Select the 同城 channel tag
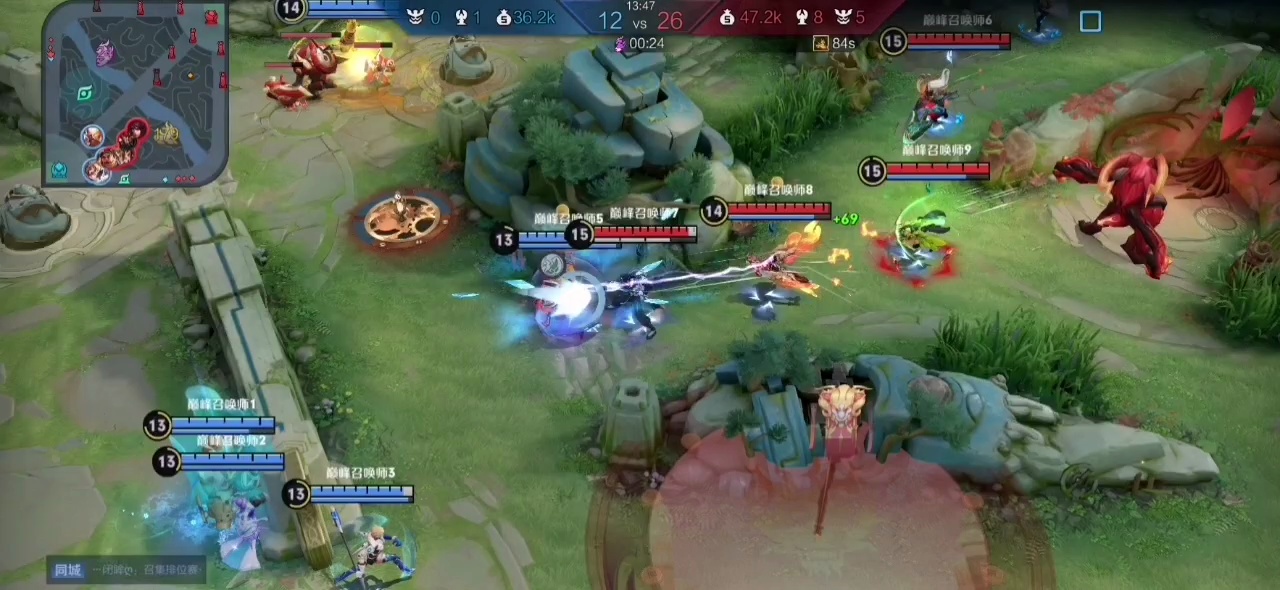 (x=68, y=570)
